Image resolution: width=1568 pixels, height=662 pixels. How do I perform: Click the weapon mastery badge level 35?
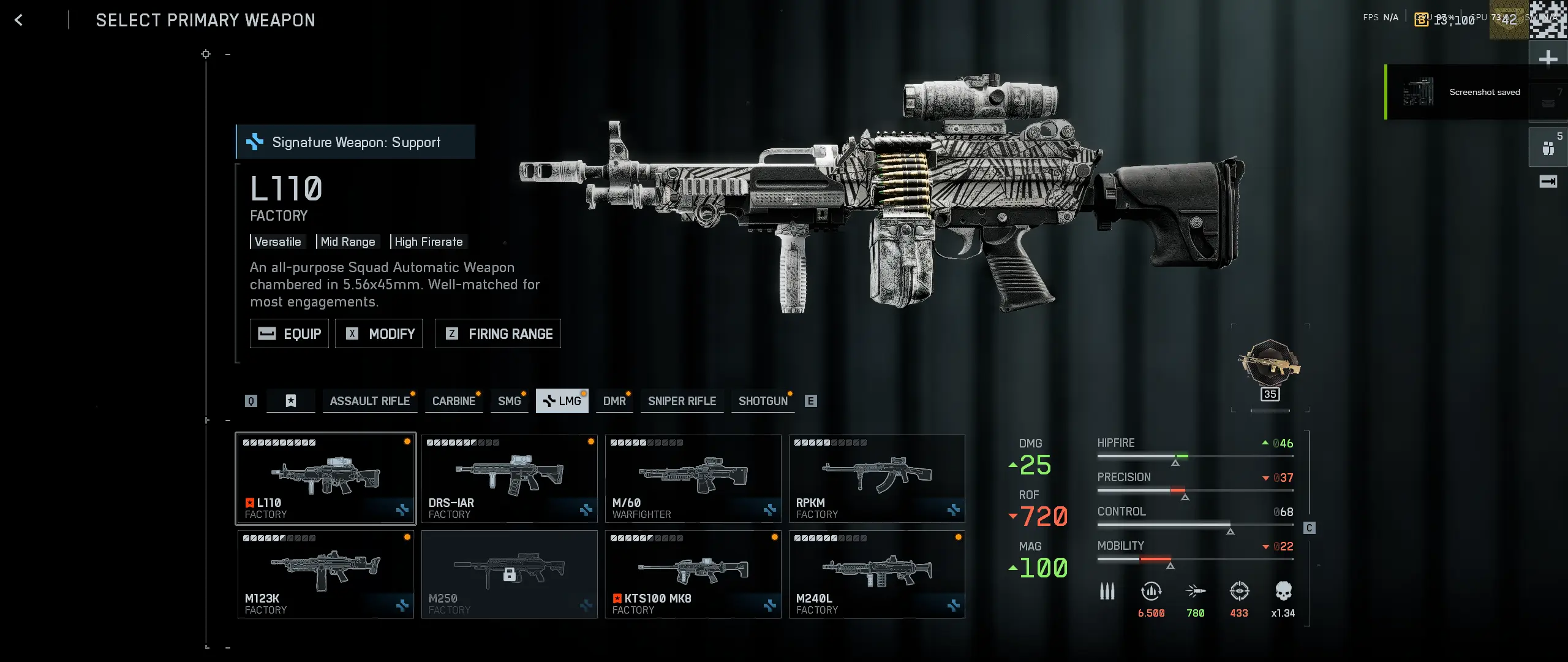[x=1270, y=367]
